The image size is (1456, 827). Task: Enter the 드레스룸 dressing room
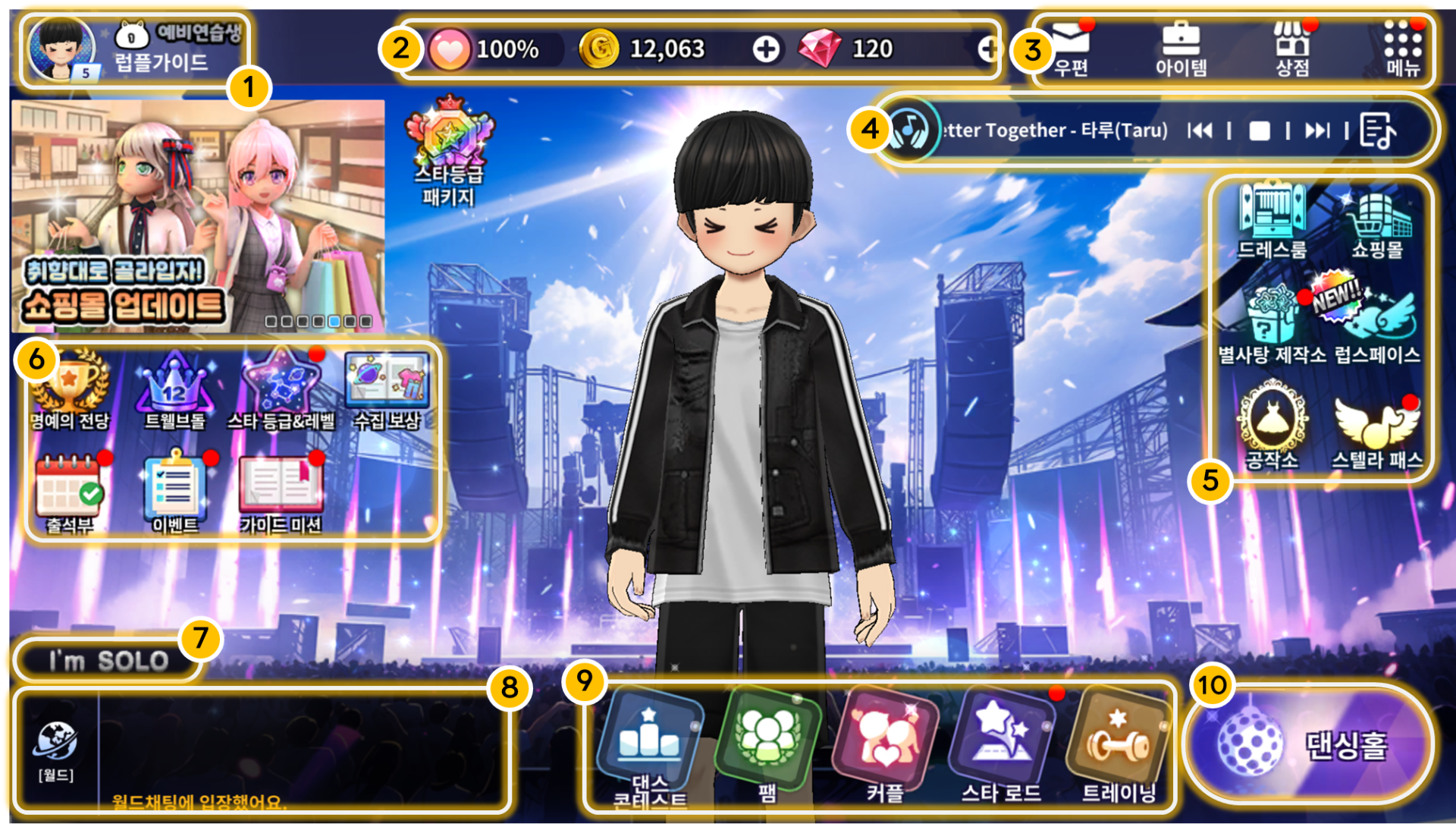[x=1272, y=219]
